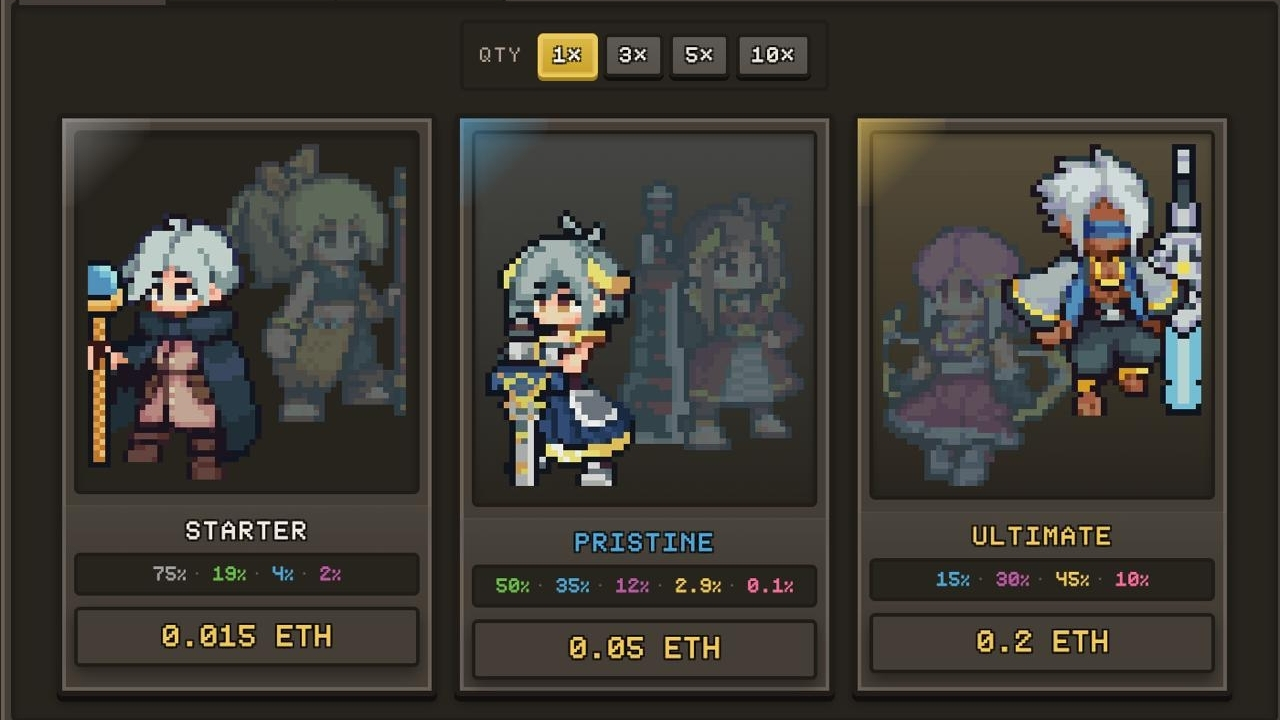Purchase the Pristine pack for 0.05 ETH
This screenshot has width=1280, height=720.
pyautogui.click(x=644, y=648)
